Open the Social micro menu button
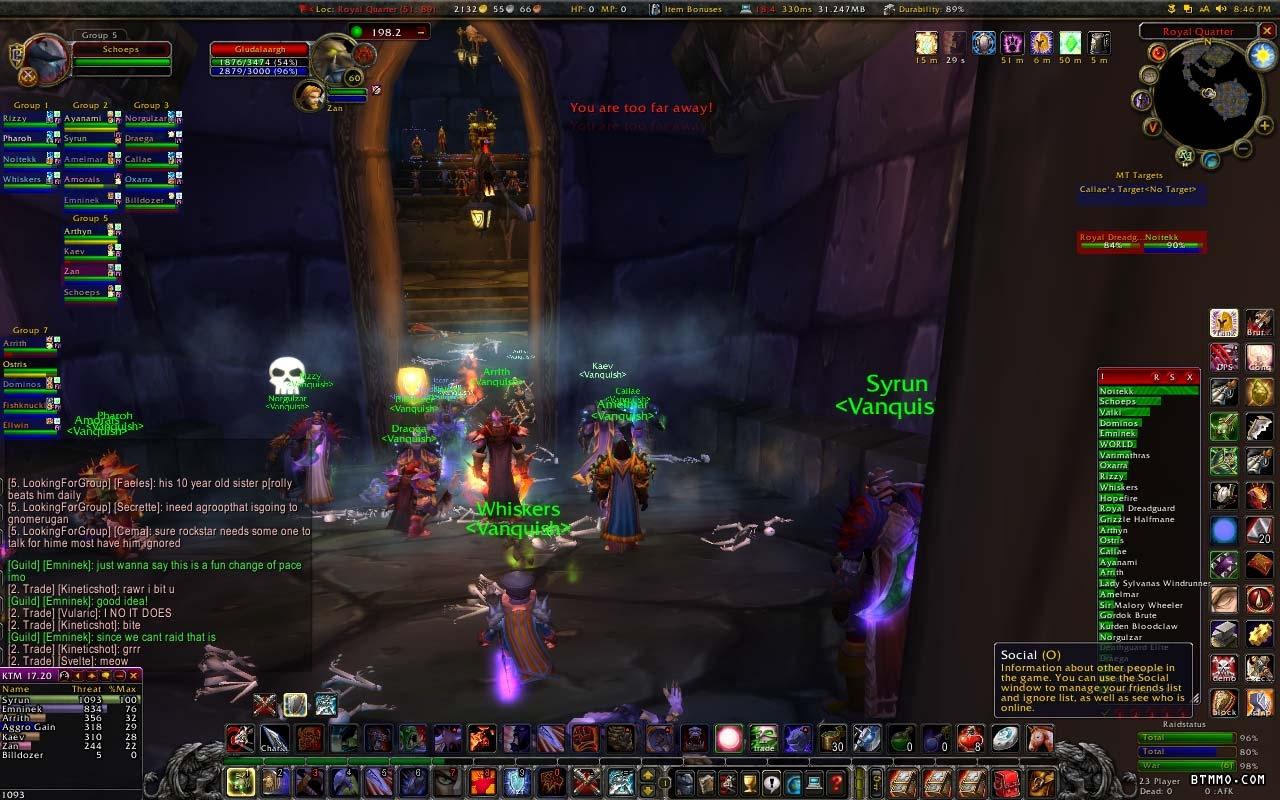This screenshot has width=1280, height=800. click(772, 782)
